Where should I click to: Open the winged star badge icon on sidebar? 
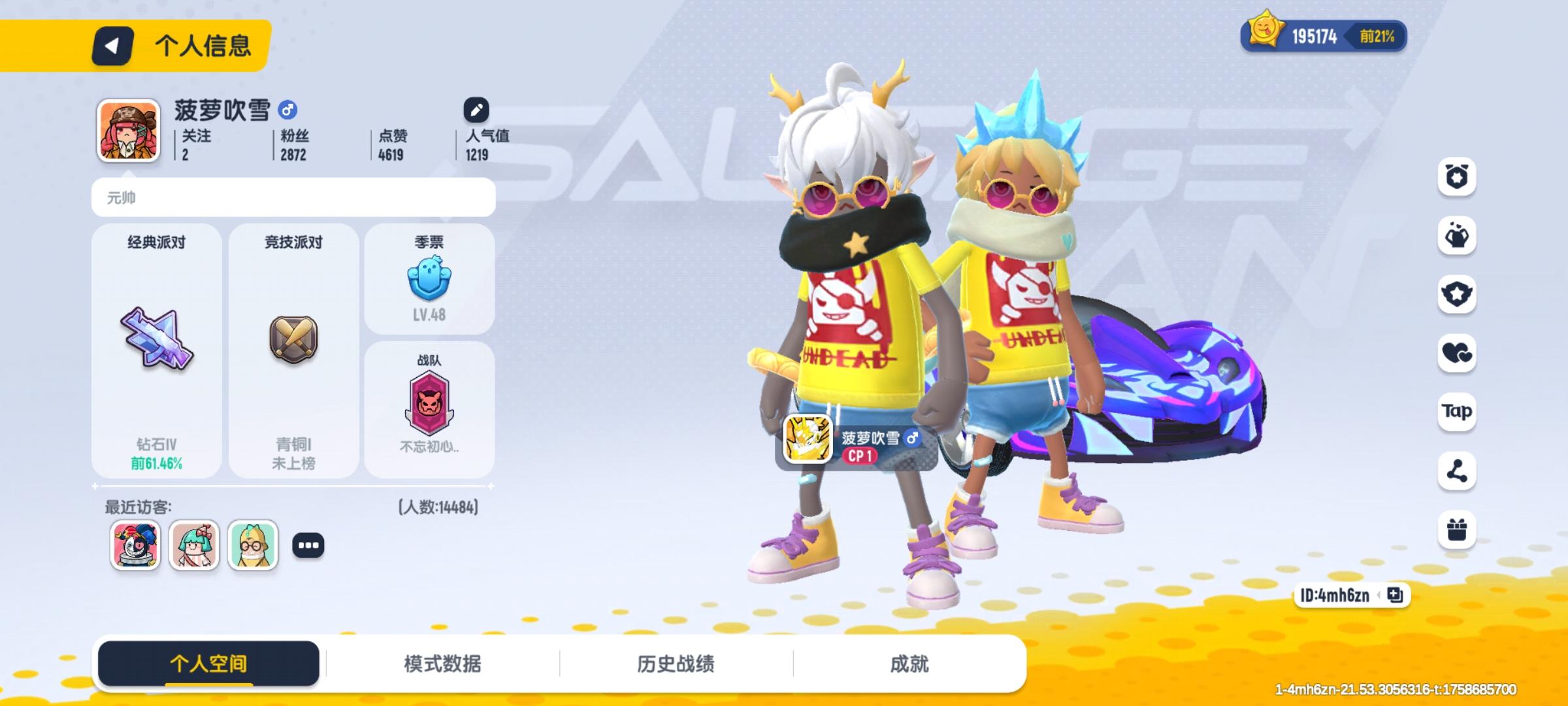coord(1456,295)
